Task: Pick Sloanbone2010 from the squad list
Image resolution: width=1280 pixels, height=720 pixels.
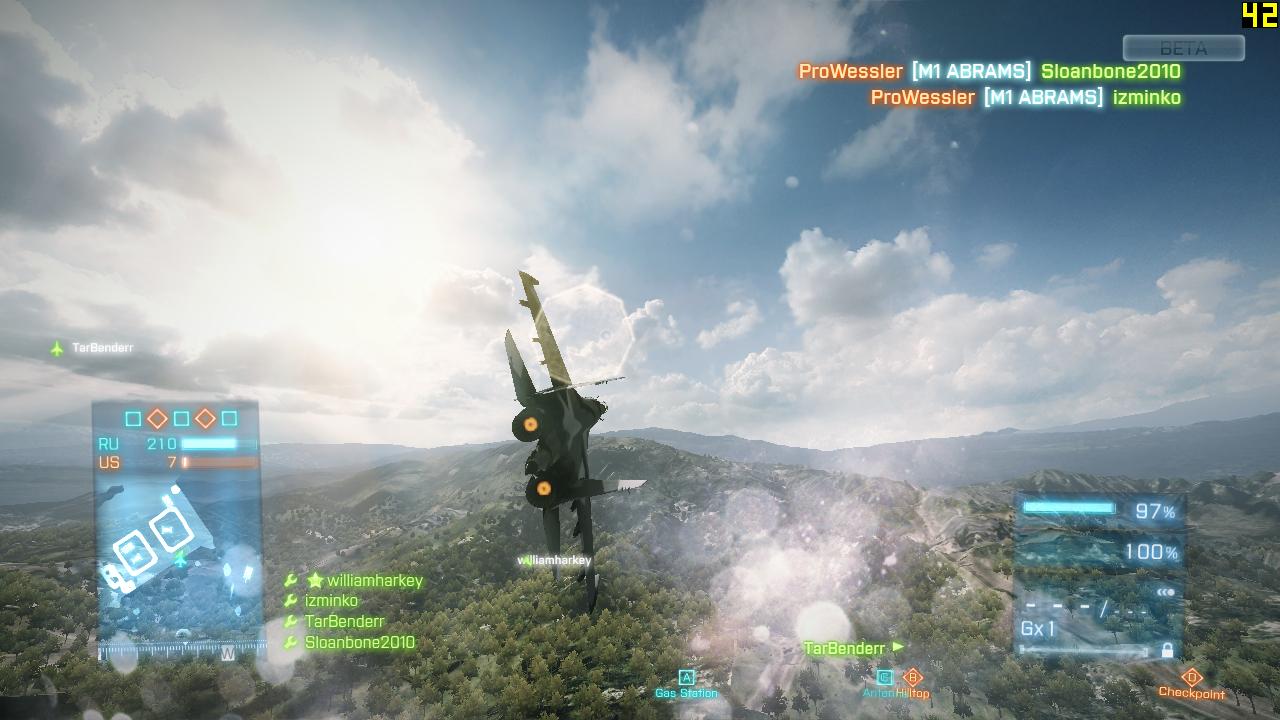Action: [x=359, y=643]
